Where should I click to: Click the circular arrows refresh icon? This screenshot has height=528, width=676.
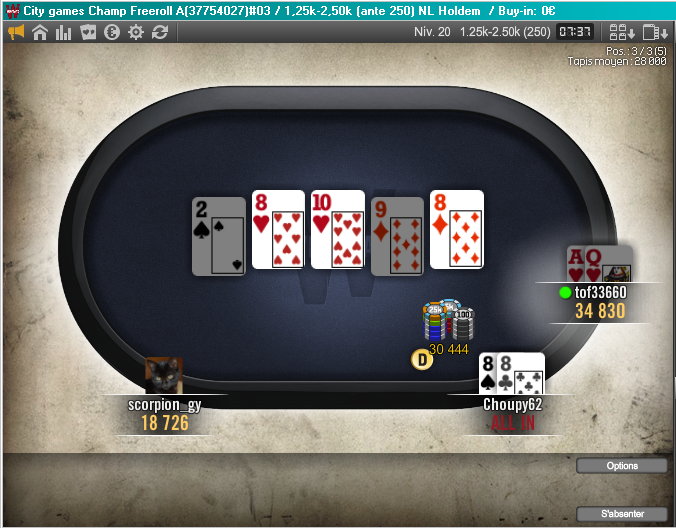tap(160, 32)
